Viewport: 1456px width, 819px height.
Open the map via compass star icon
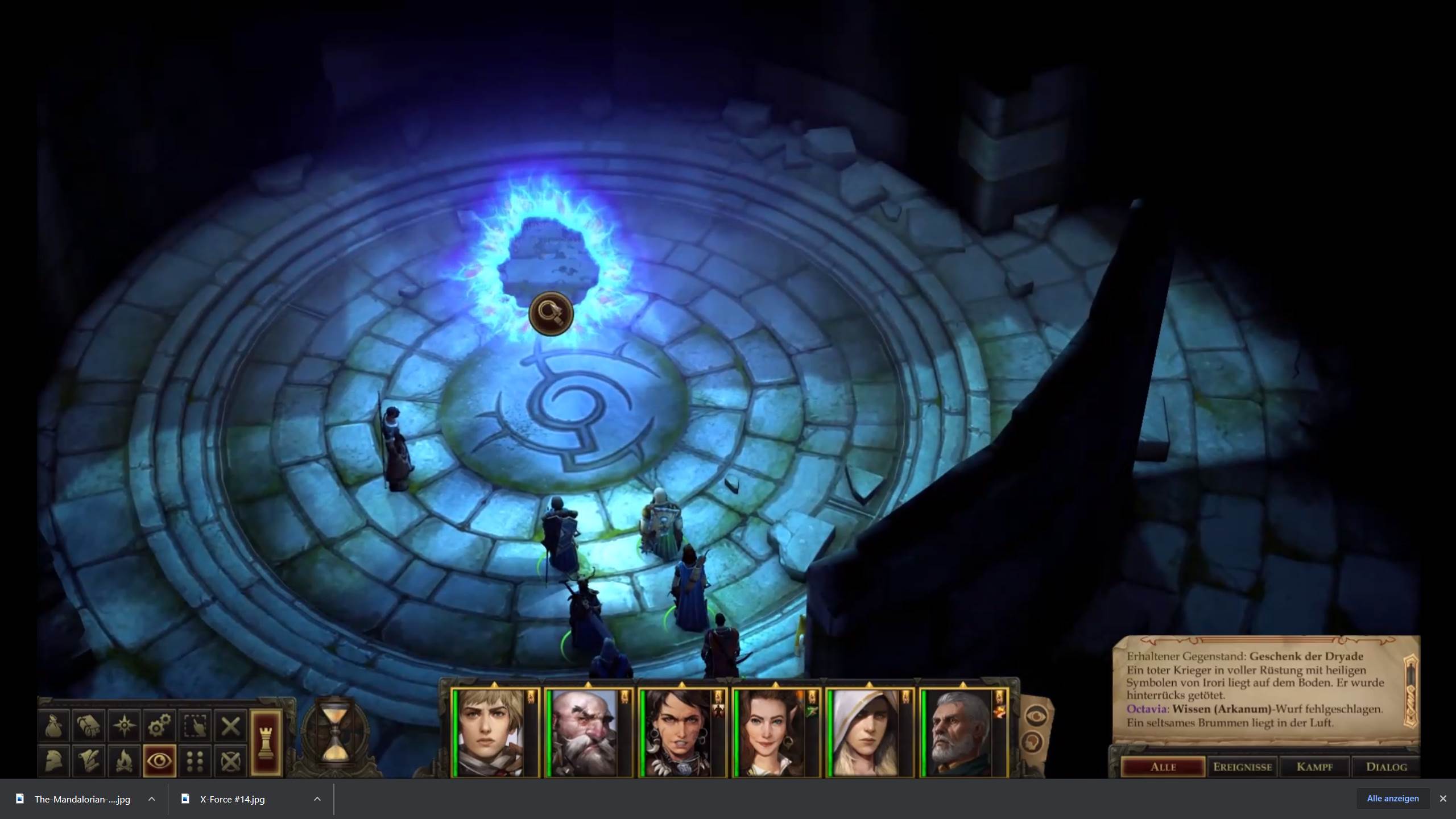coord(124,726)
